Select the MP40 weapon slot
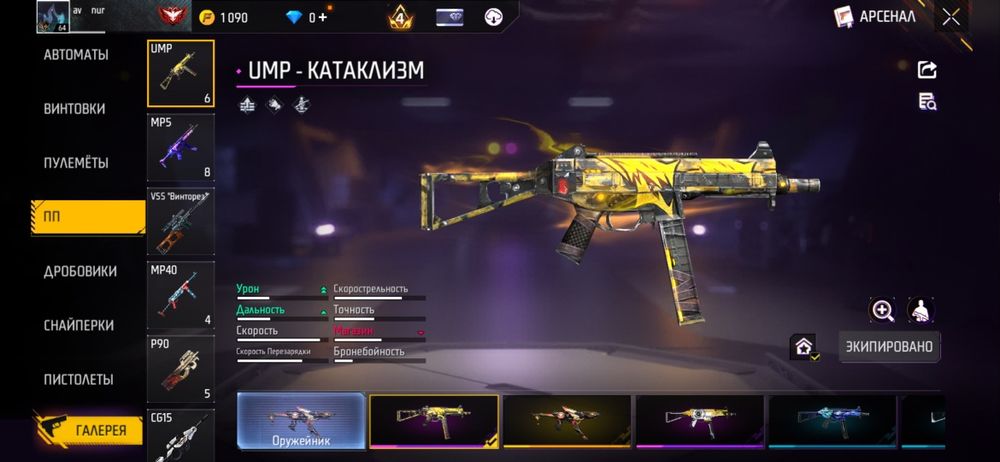 click(x=180, y=295)
